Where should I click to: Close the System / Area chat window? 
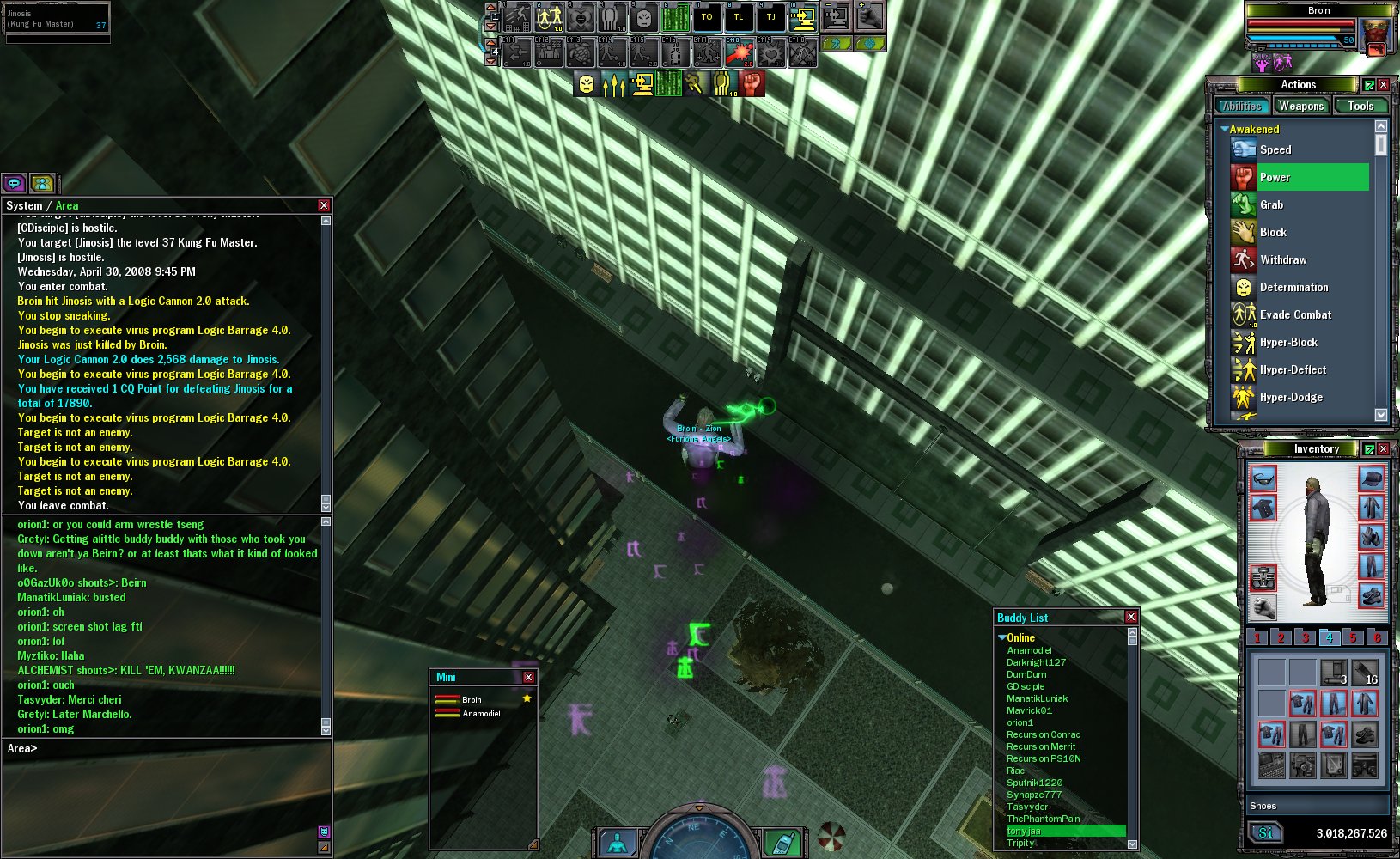[324, 205]
